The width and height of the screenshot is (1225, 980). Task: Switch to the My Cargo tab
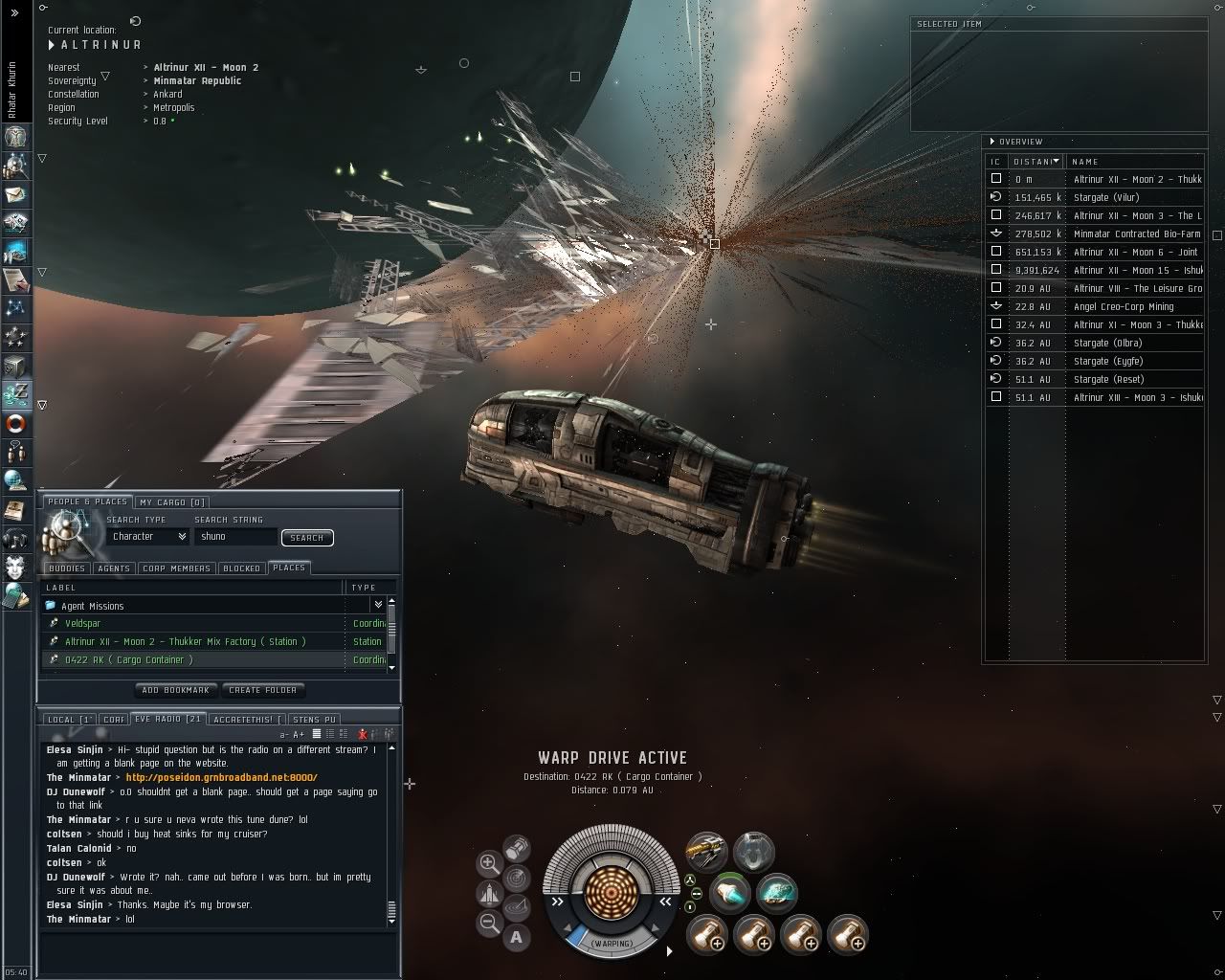(172, 502)
